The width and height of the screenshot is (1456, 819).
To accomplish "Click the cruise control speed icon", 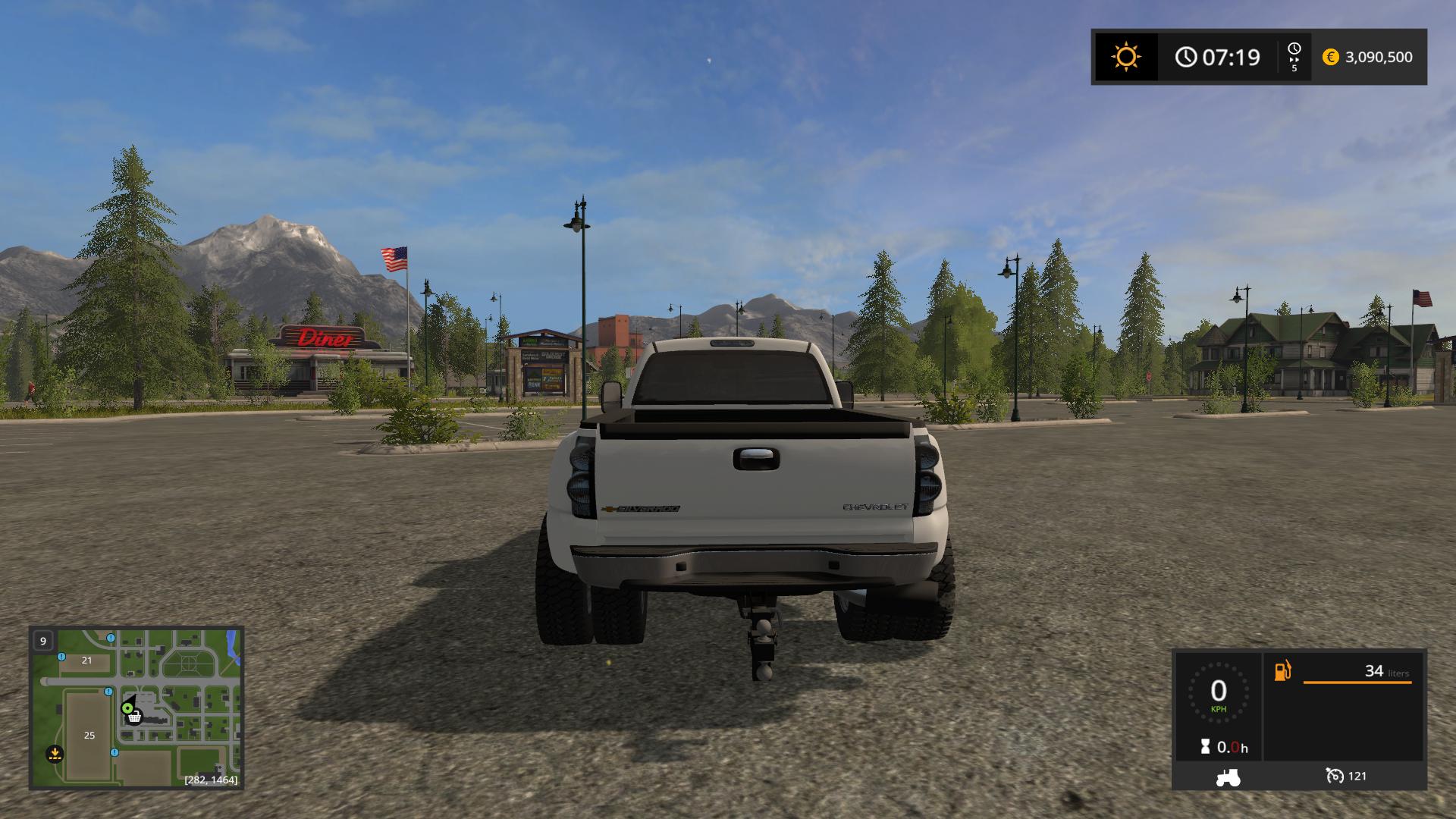I will pyautogui.click(x=1334, y=776).
